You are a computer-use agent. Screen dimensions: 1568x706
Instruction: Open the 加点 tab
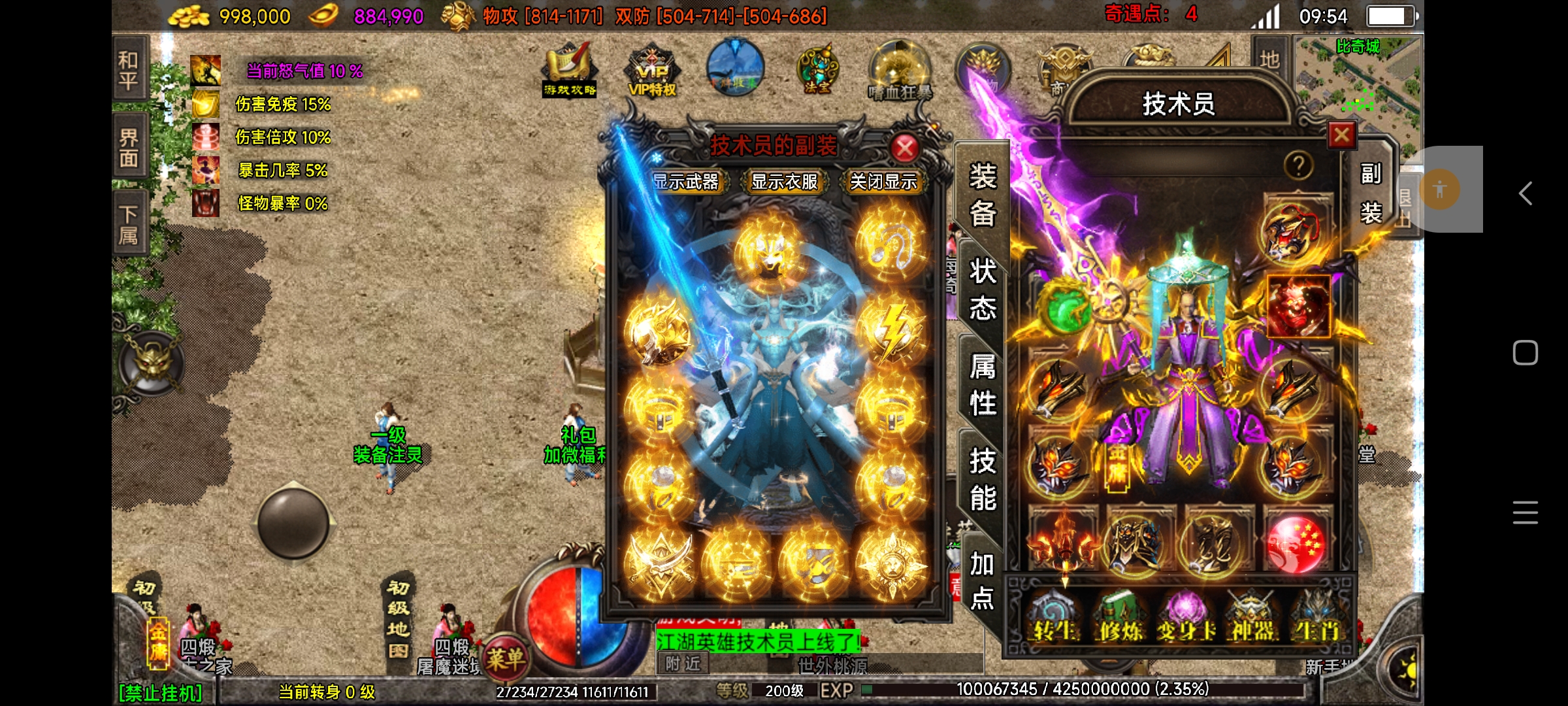982,580
